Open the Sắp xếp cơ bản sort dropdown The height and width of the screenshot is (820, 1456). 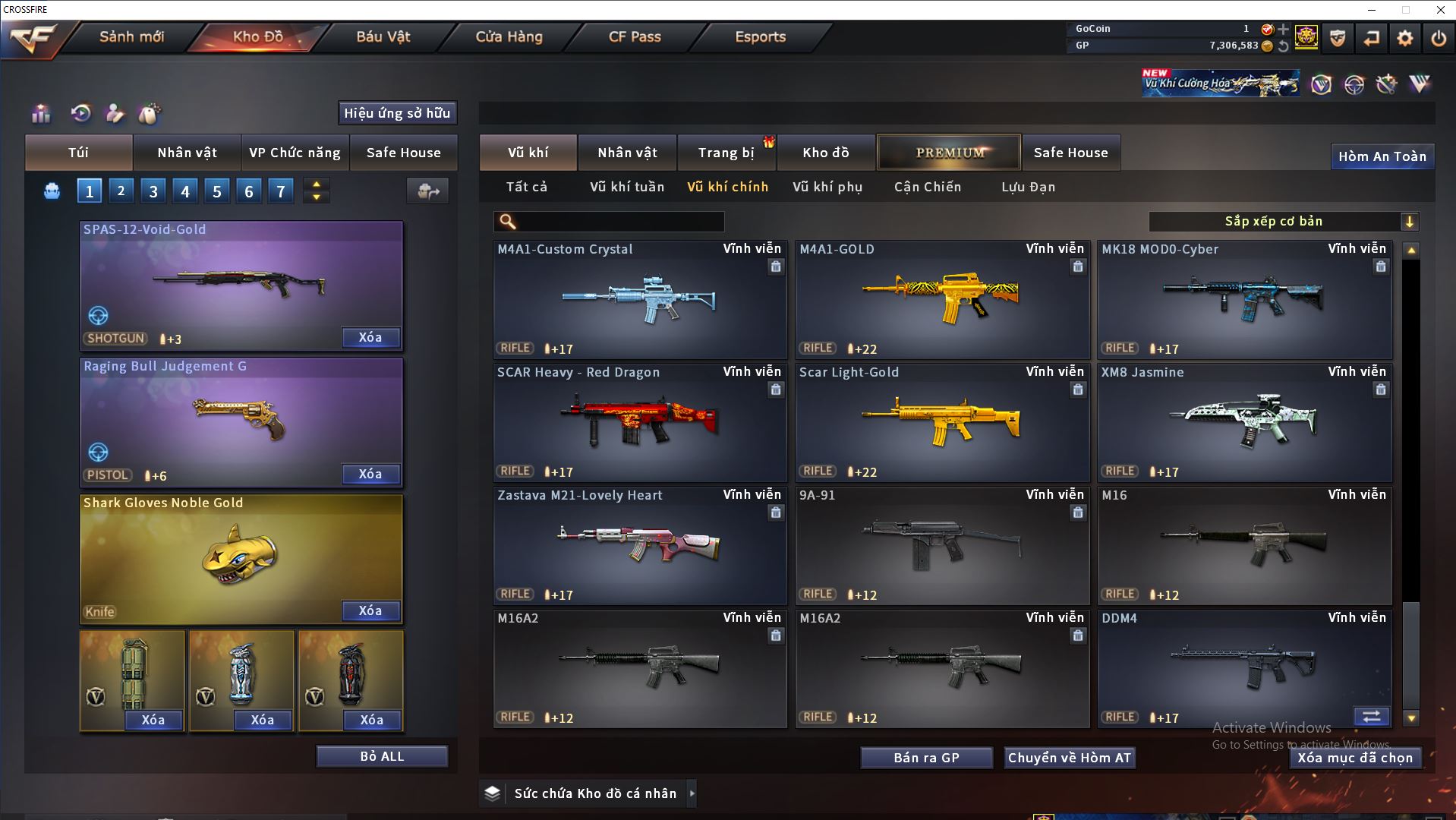coord(1283,222)
